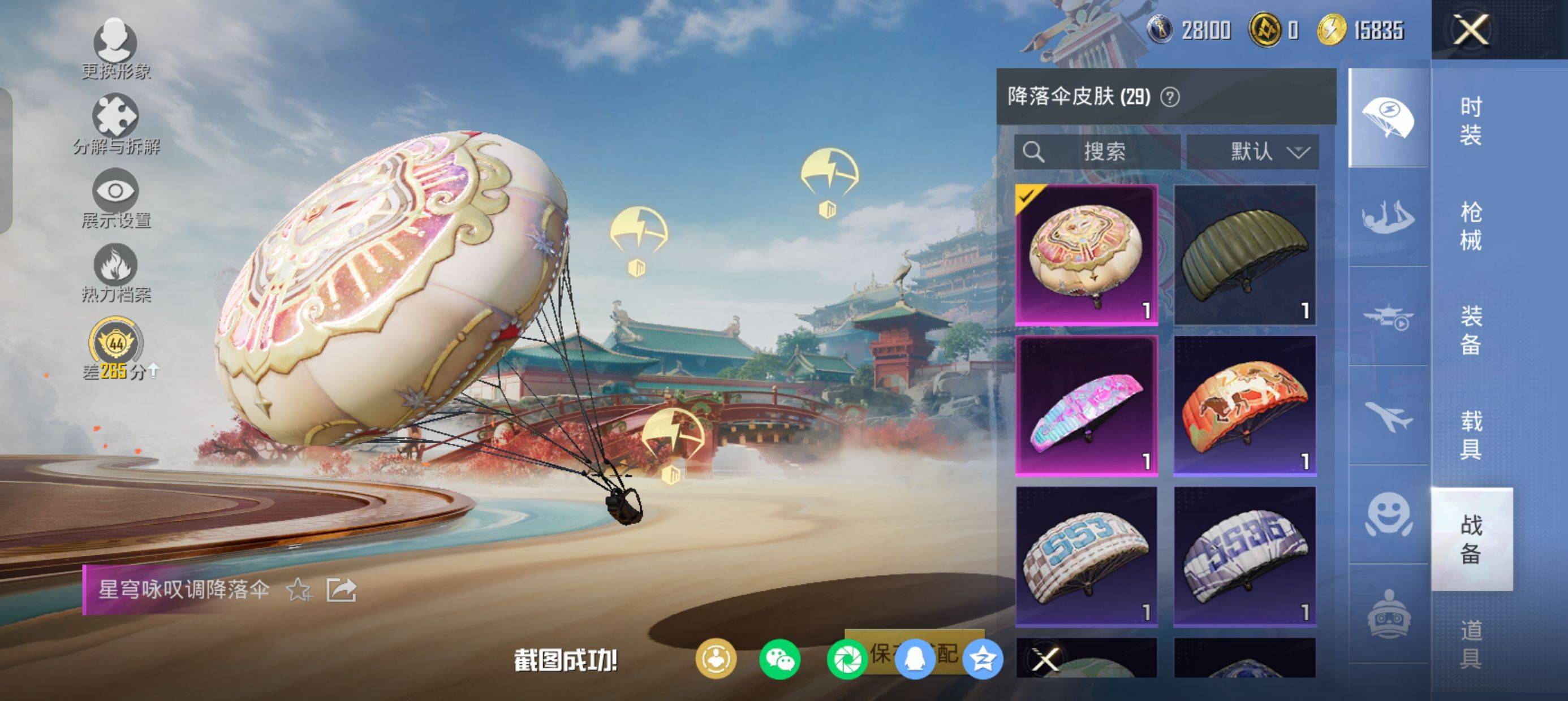The image size is (1568, 701).
Task: Favorite the parachute with the star icon
Action: 299,590
